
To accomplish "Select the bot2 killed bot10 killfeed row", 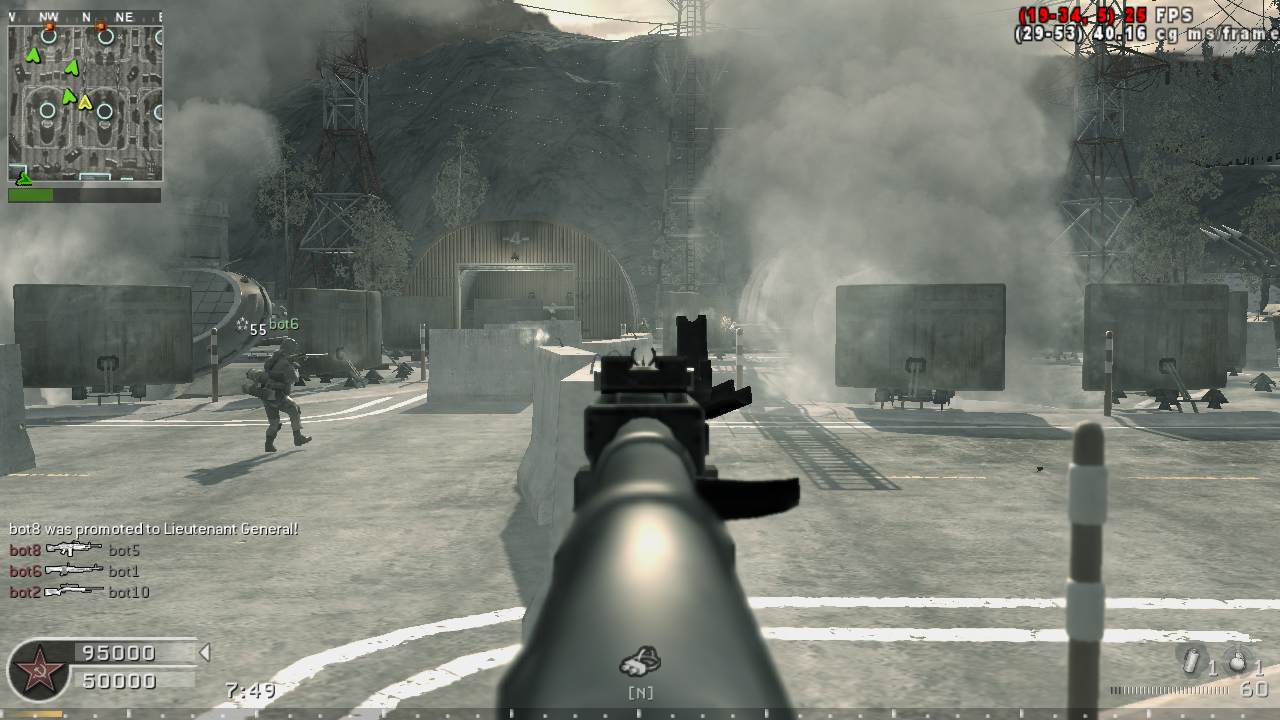I will tap(79, 592).
